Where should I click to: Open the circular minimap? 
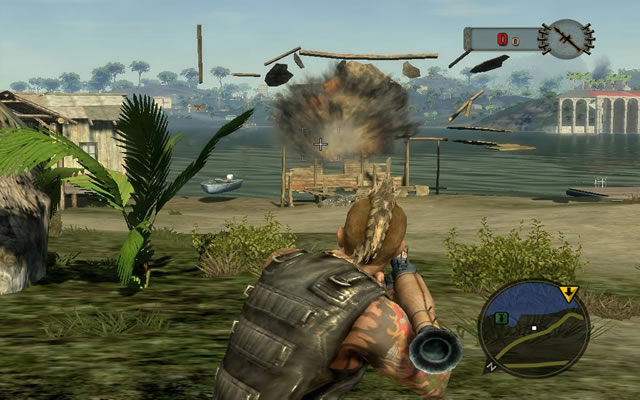(x=533, y=327)
